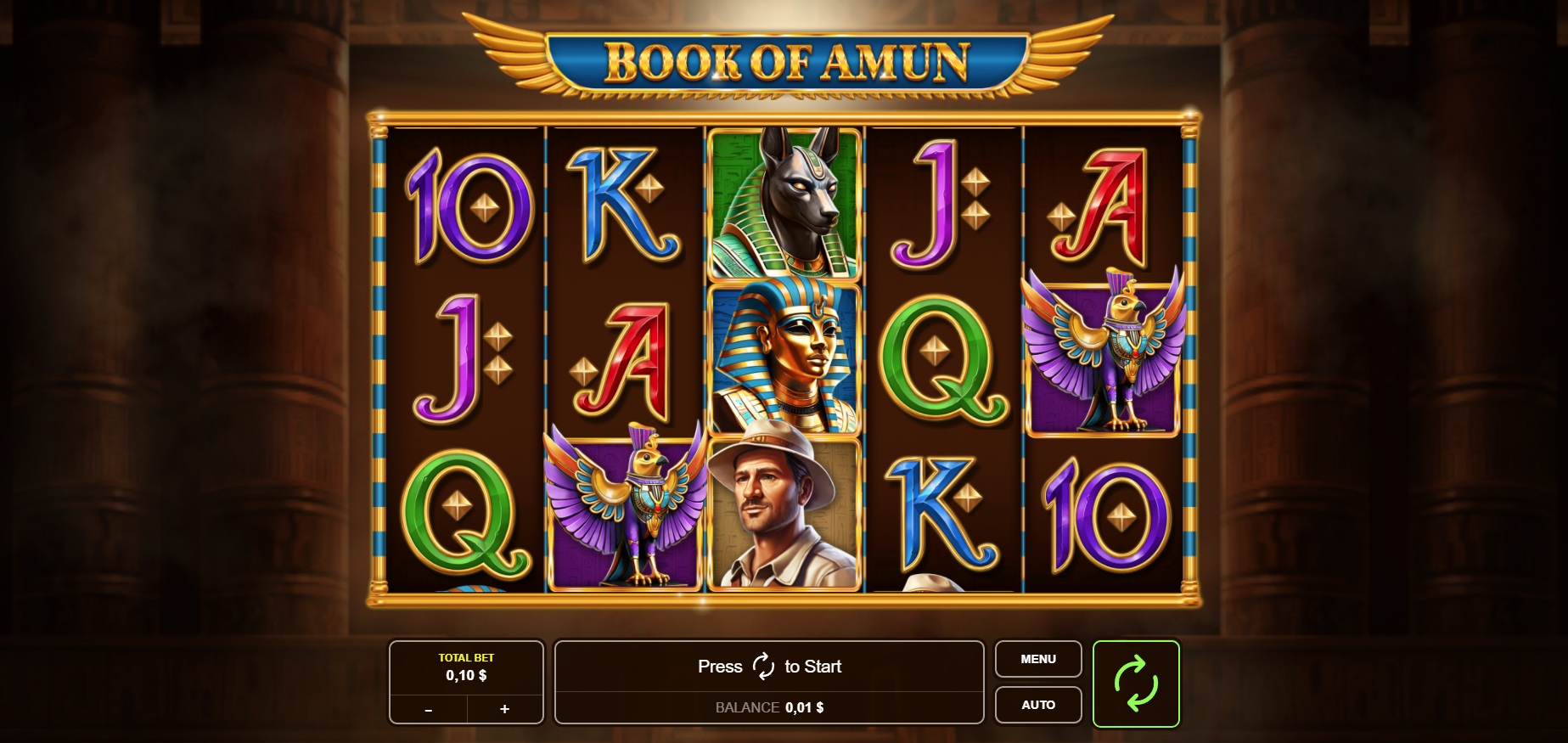Click the winged Book of Amun logo
This screenshot has width=1568, height=743.
point(785,59)
